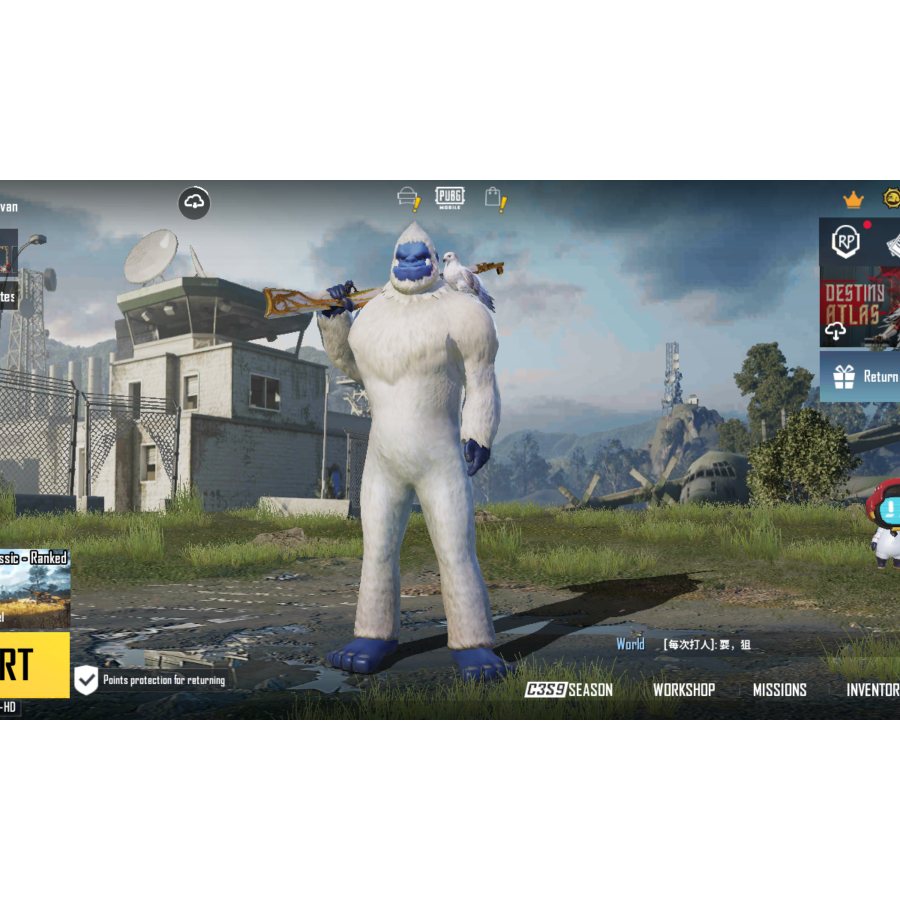The image size is (900, 900).
Task: Open the C3S9 Season menu
Action: pyautogui.click(x=569, y=690)
